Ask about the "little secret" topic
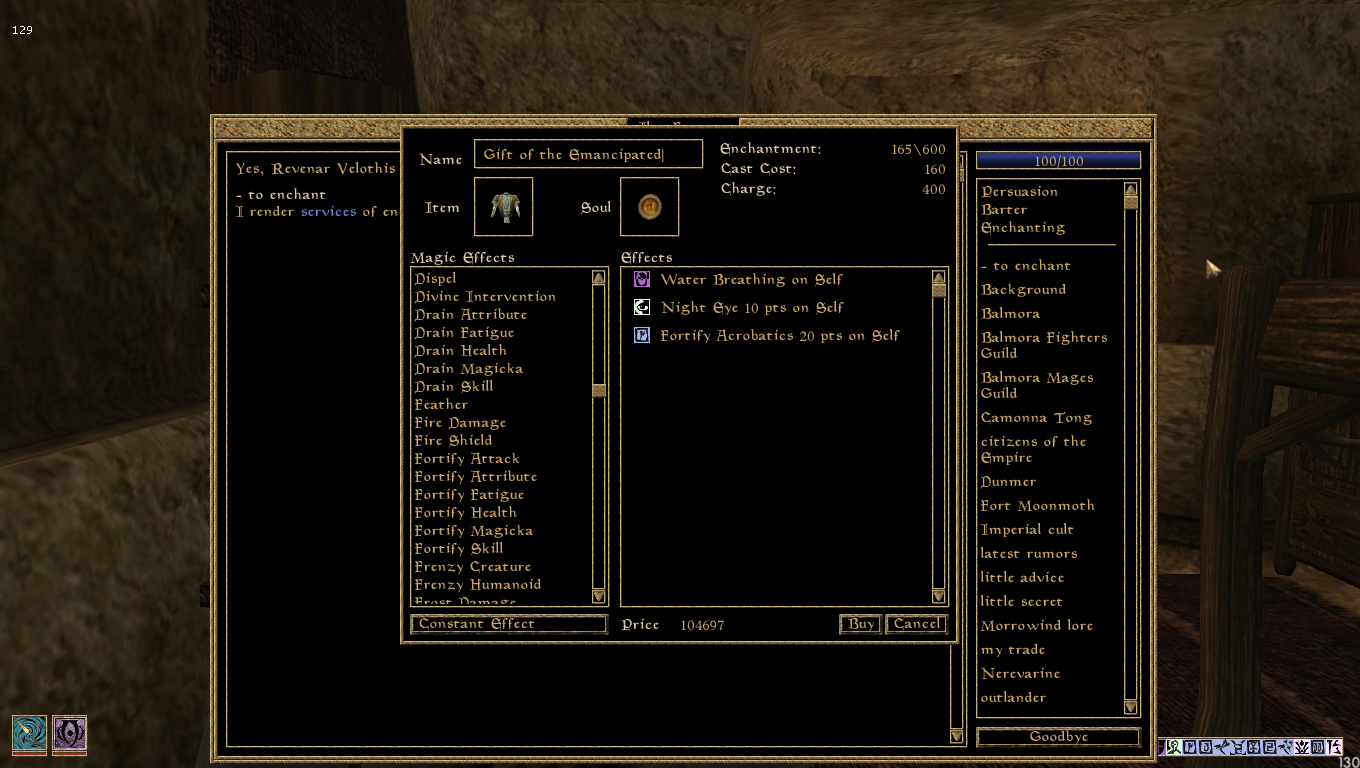1360x768 pixels. [x=1022, y=601]
